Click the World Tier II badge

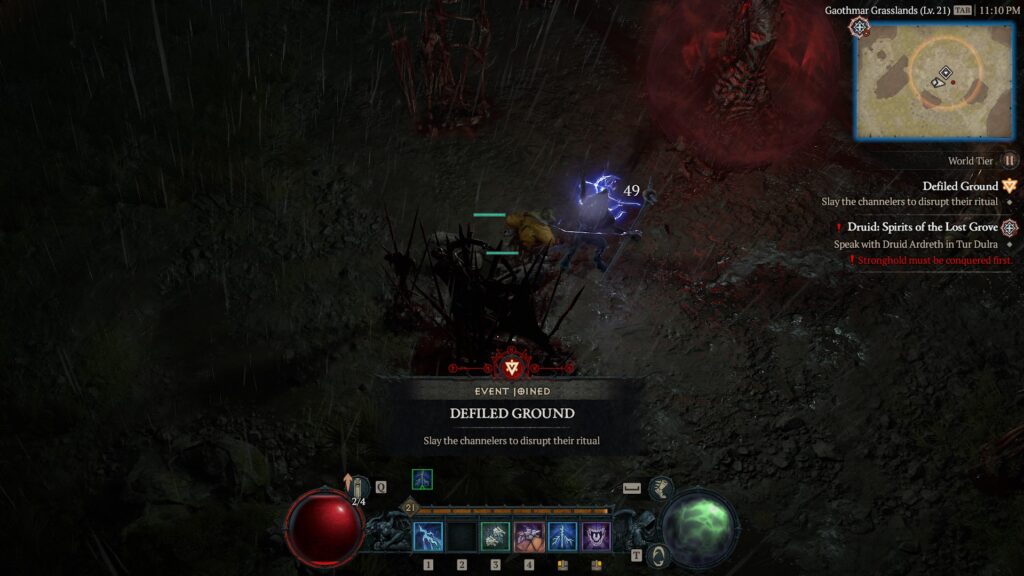tap(1010, 160)
